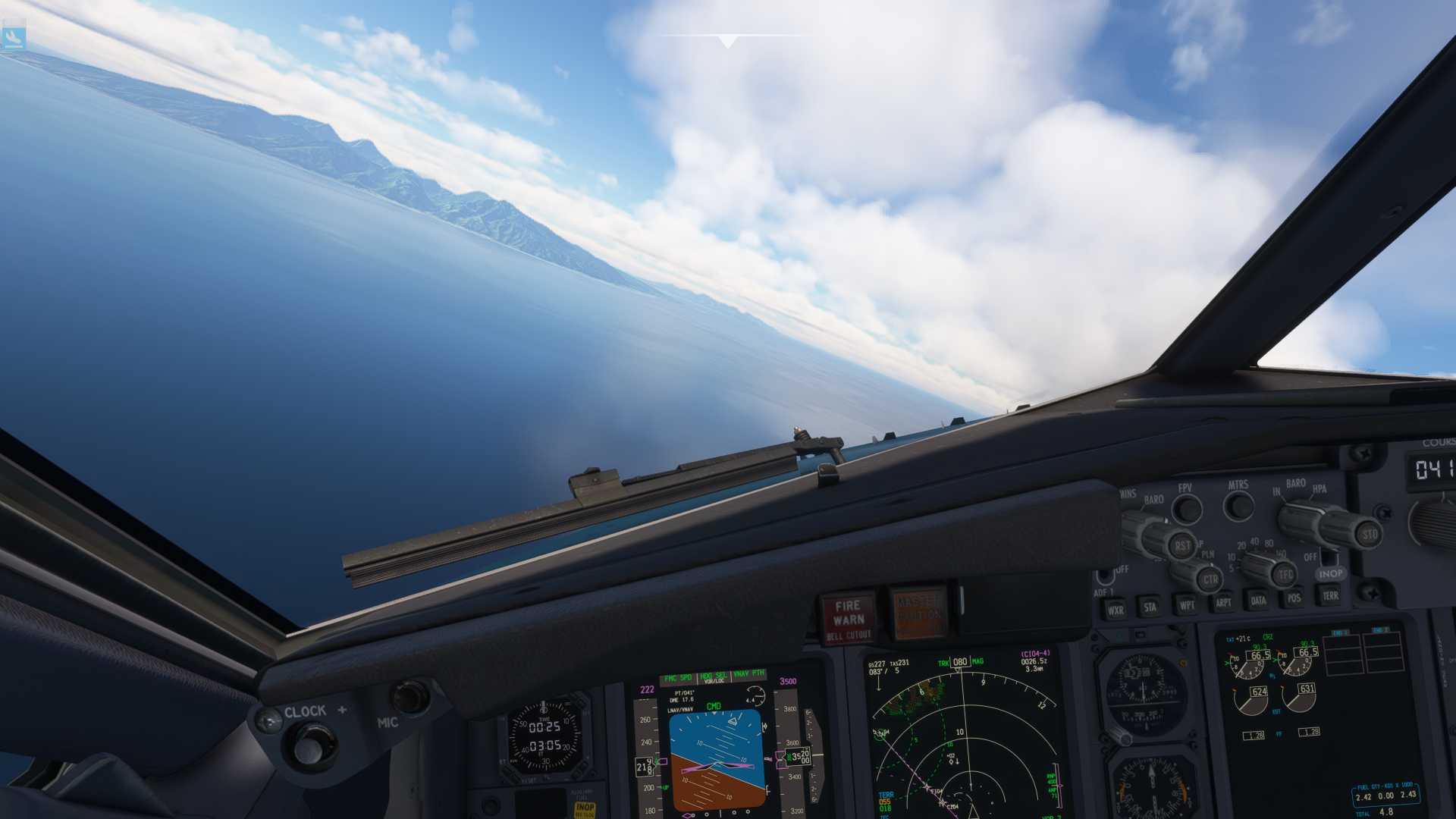
Task: Click the MIC push-to-talk button
Action: click(x=409, y=696)
